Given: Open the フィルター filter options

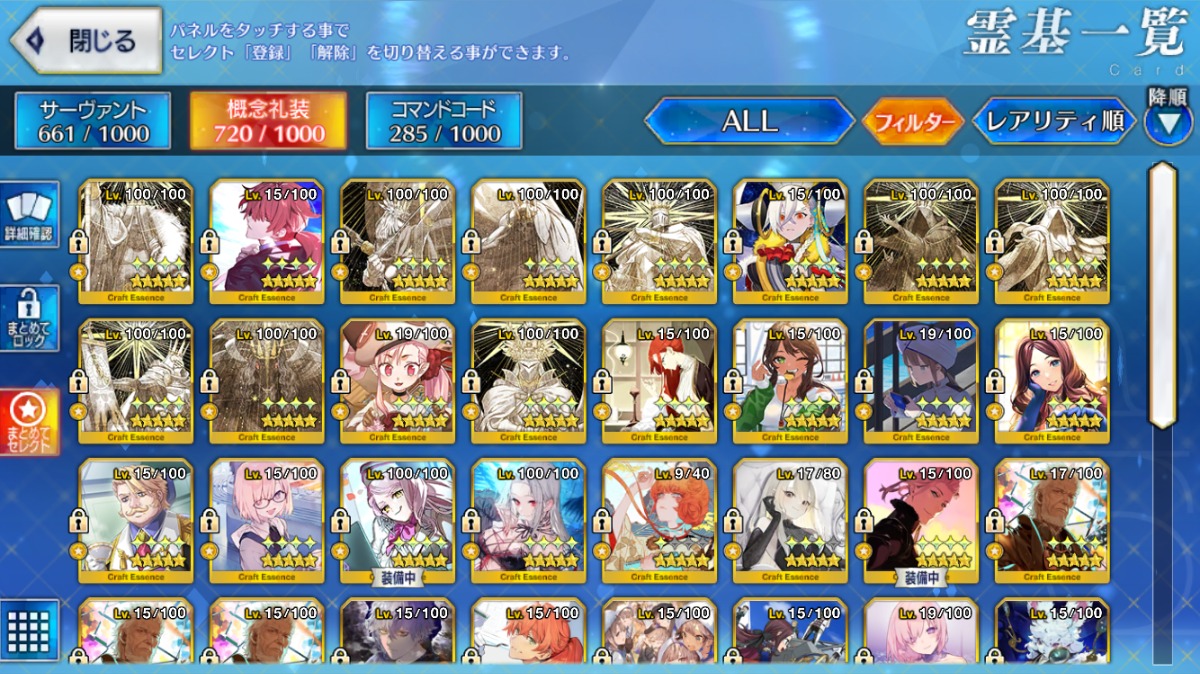Looking at the screenshot, I should [913, 122].
